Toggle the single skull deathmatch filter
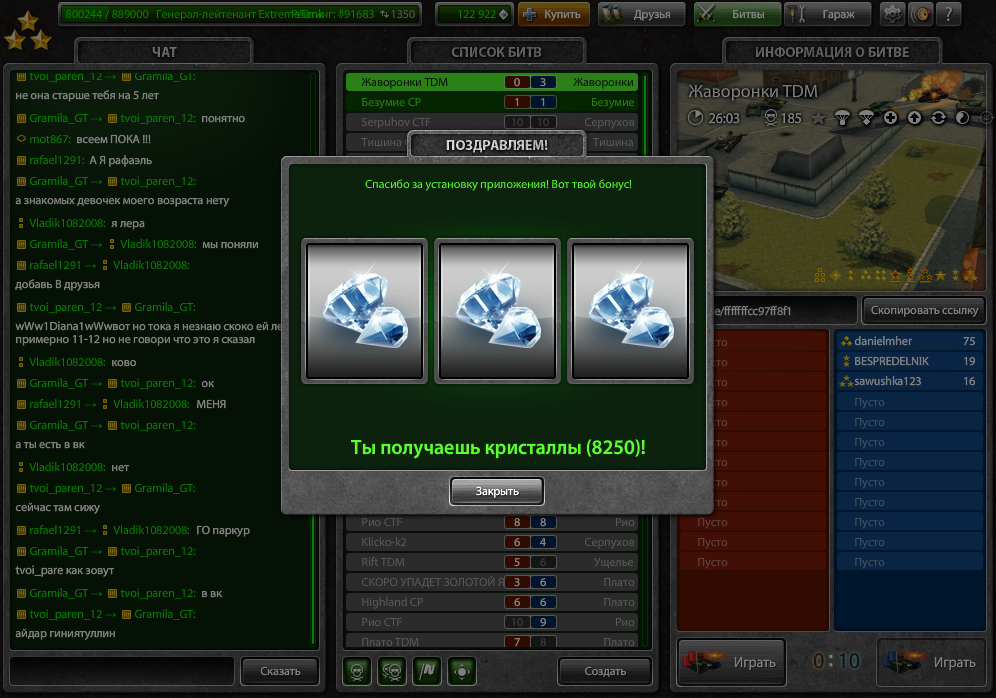The width and height of the screenshot is (996, 698). pos(356,670)
